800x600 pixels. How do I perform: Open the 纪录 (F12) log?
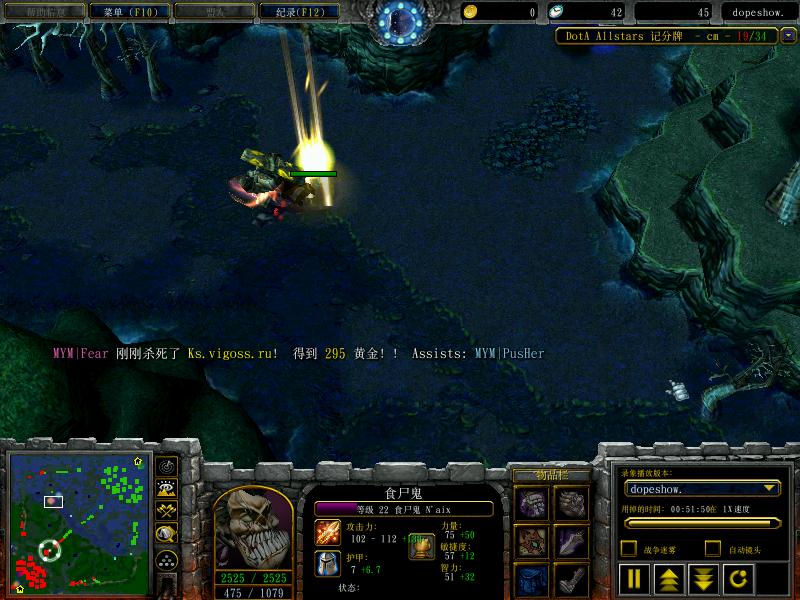coord(298,12)
